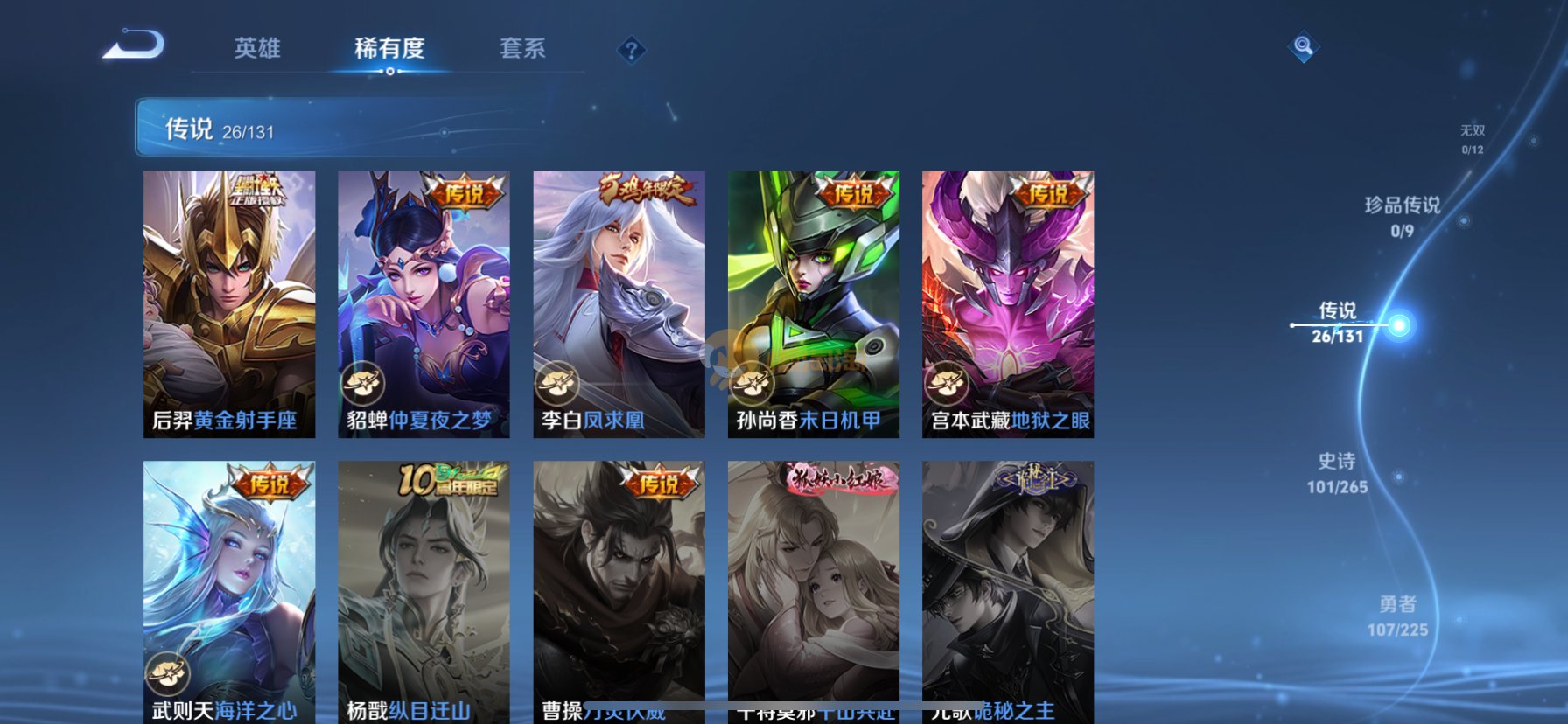Screen dimensions: 1568x724
Task: Open 杨戬 10周年限定 skin card
Action: point(423,591)
